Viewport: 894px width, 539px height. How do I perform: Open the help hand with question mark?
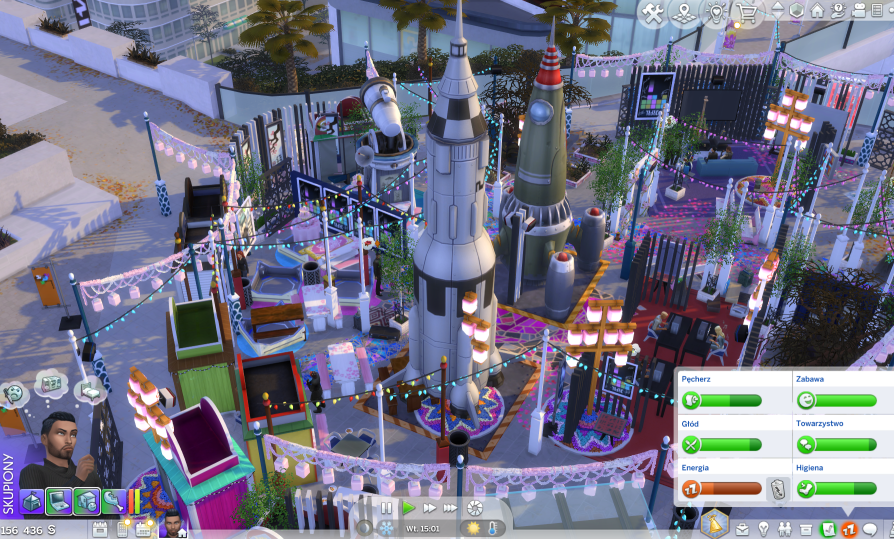pyautogui.click(x=838, y=12)
